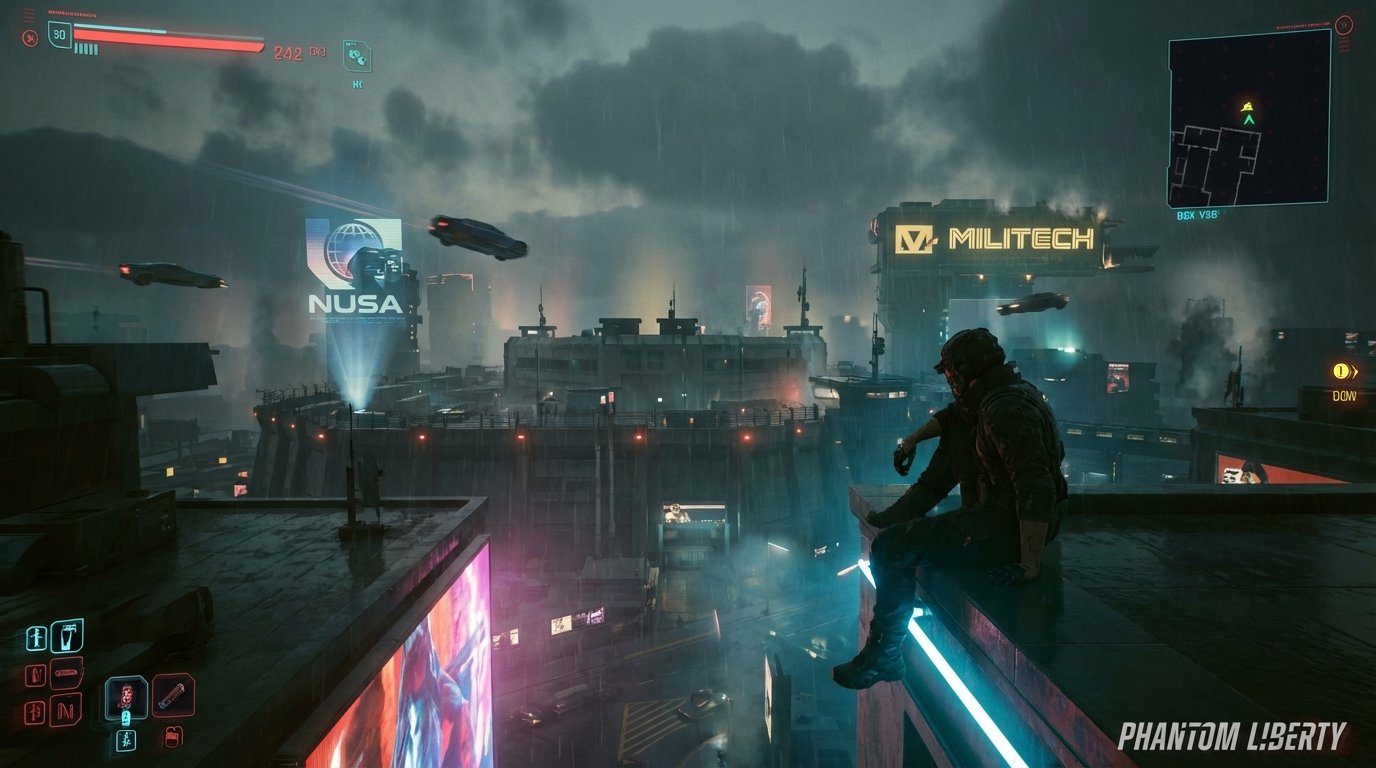1376x768 pixels.
Task: Open the hamburger lines icon top-left corner
Action: click(x=27, y=15)
